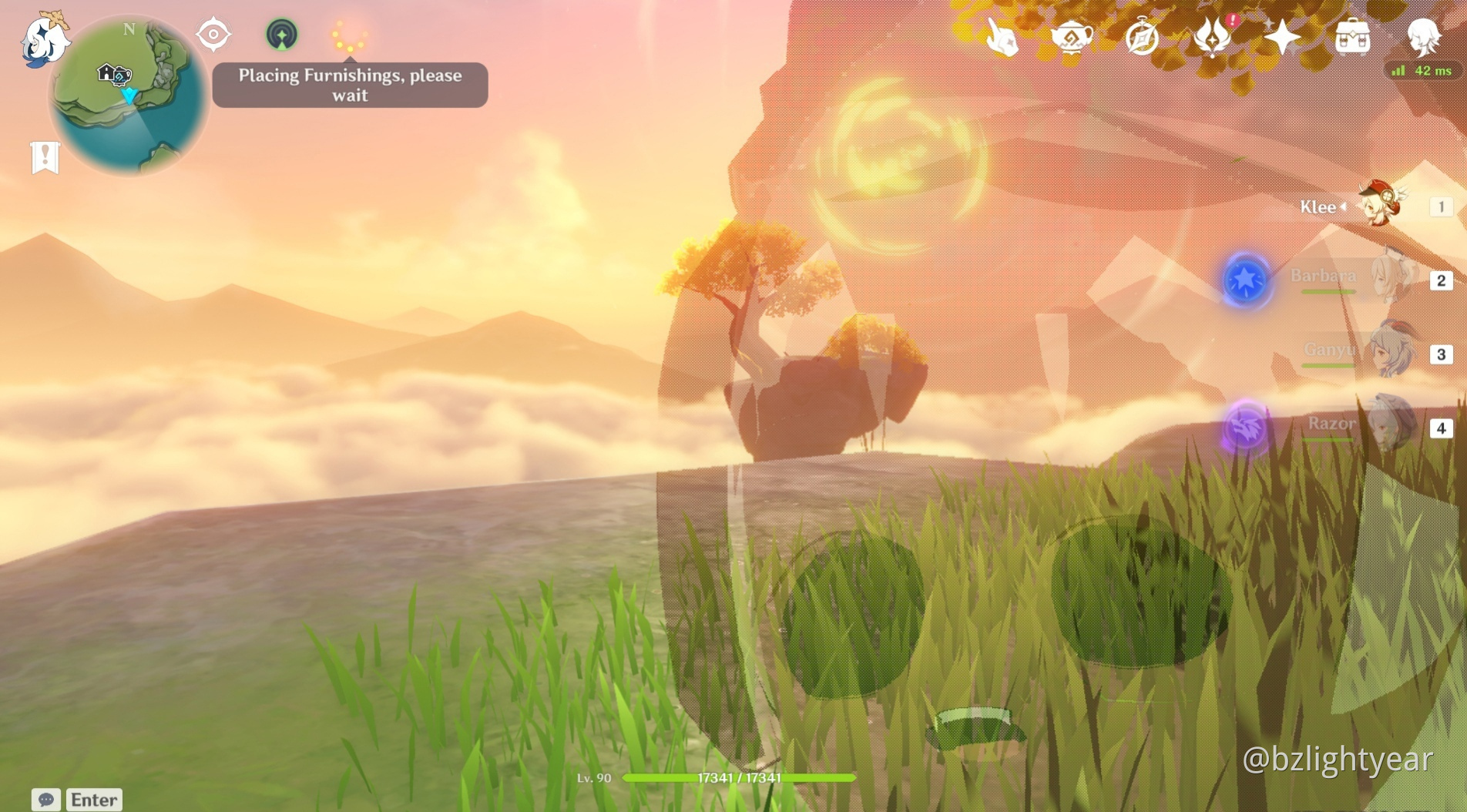Image resolution: width=1467 pixels, height=812 pixels.
Task: Click the green signal beacon icon
Action: click(281, 35)
